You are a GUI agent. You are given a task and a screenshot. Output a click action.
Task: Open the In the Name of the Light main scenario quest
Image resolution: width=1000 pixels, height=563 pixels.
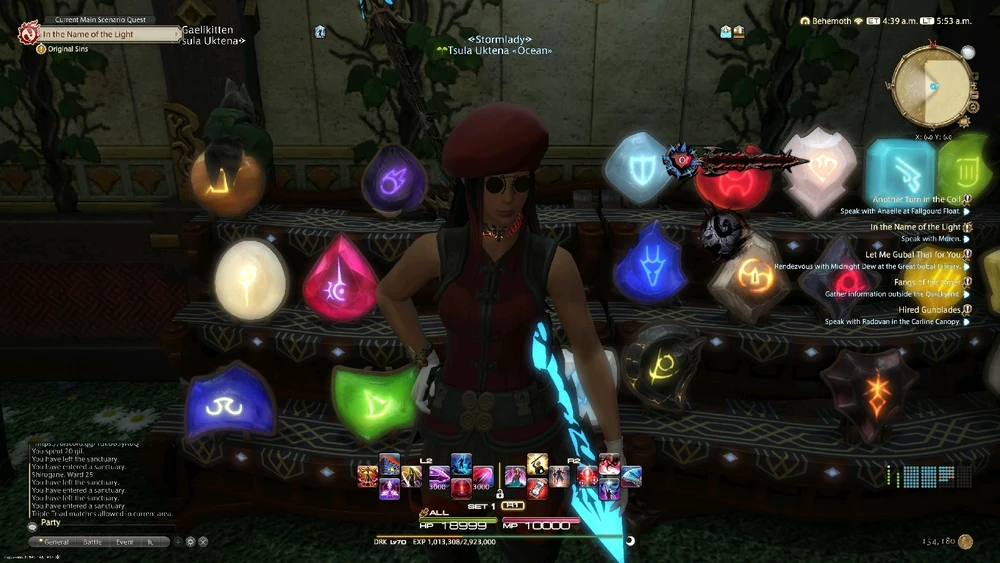[x=100, y=34]
